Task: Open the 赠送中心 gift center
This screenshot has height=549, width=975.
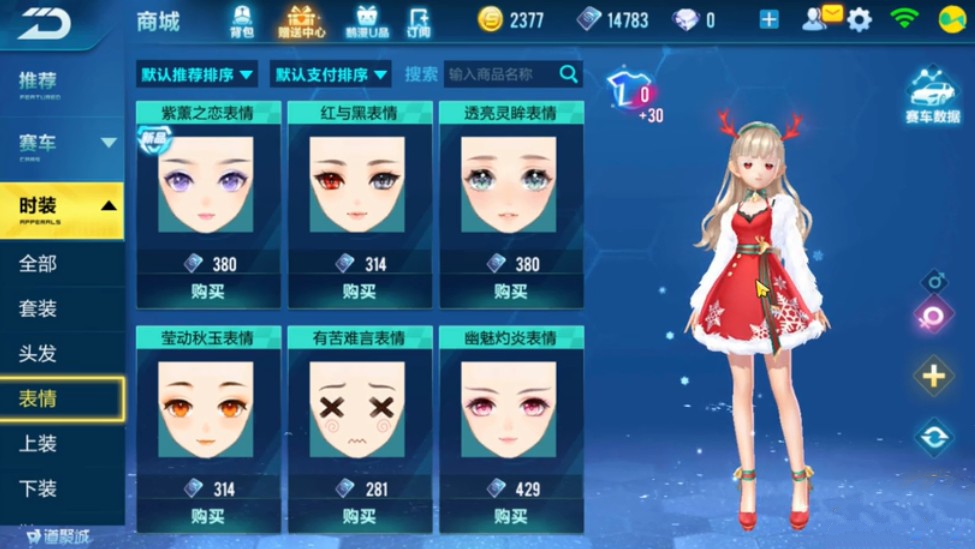Action: pyautogui.click(x=300, y=20)
